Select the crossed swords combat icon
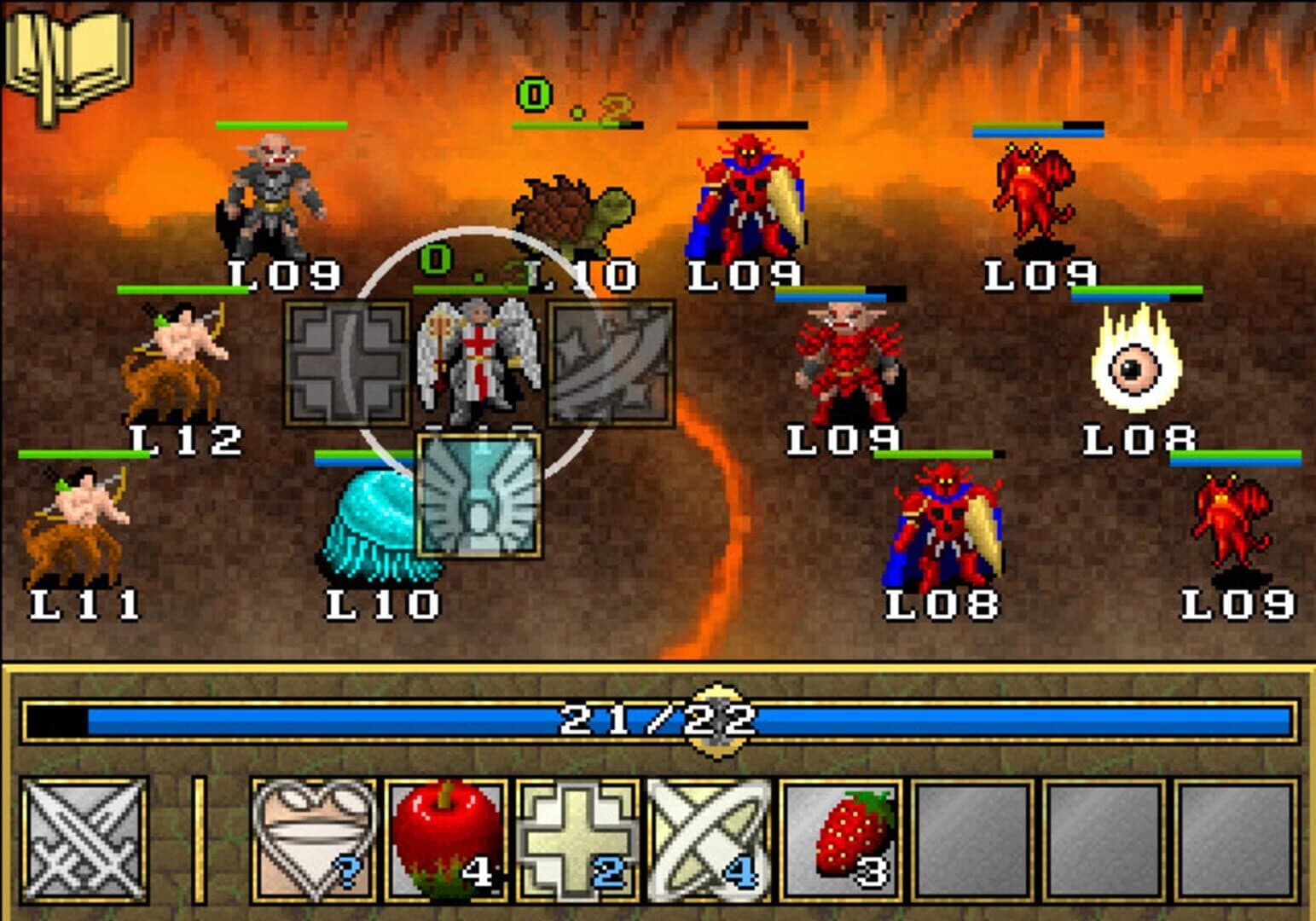The width and height of the screenshot is (1316, 921). (83, 840)
